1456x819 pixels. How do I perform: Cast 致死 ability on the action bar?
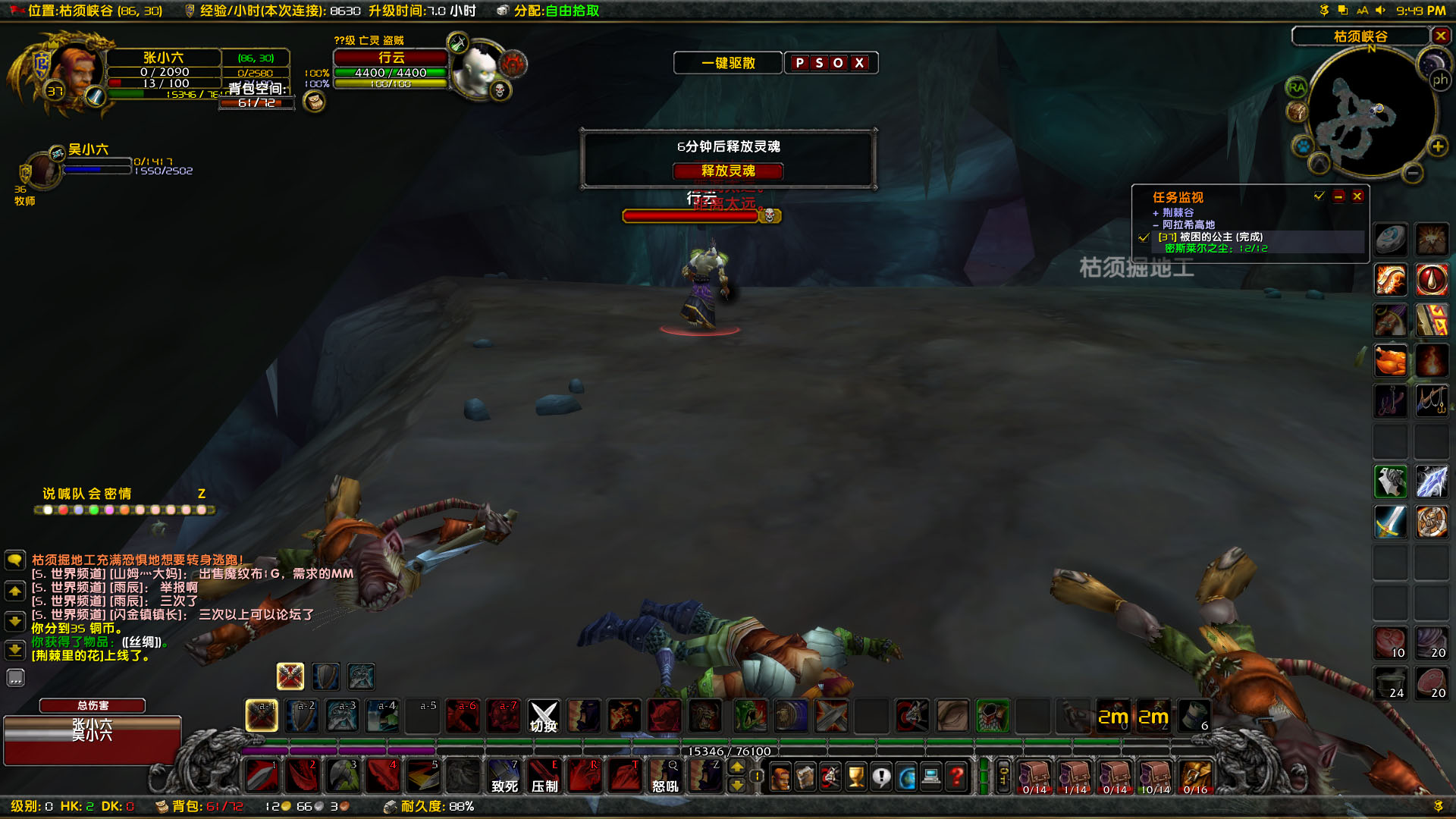(504, 774)
